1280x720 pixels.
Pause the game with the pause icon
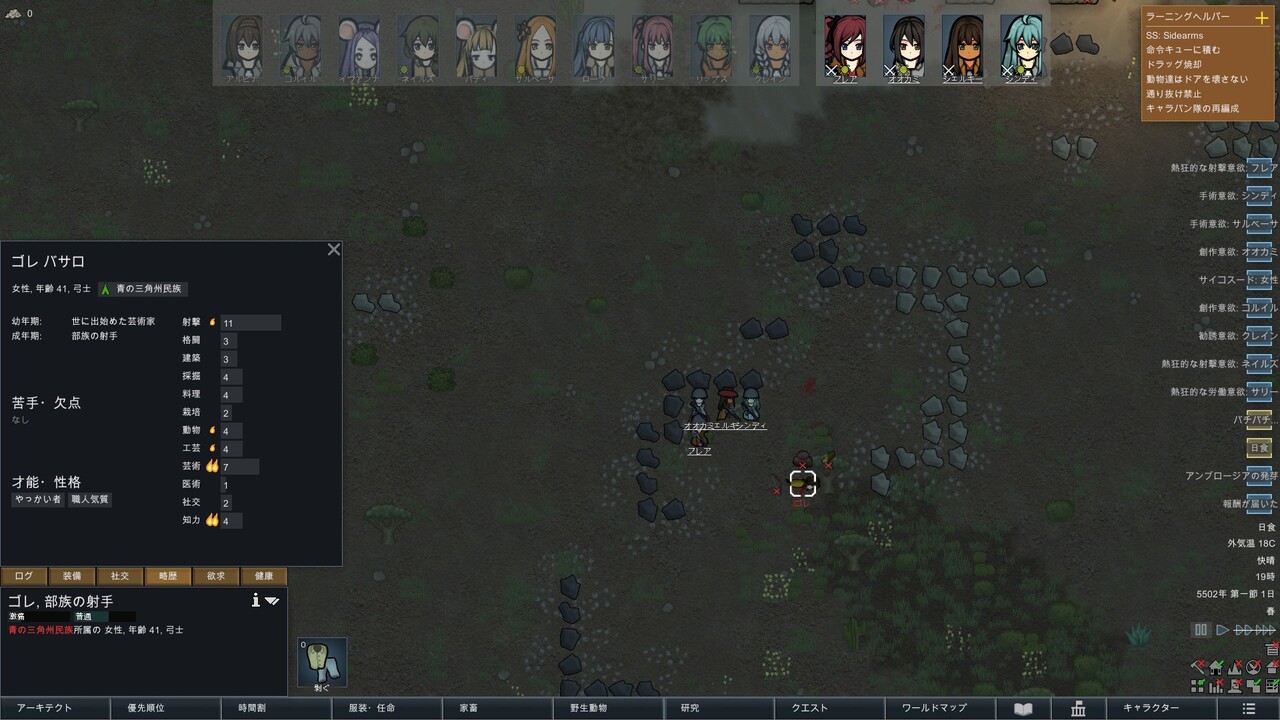point(1199,629)
